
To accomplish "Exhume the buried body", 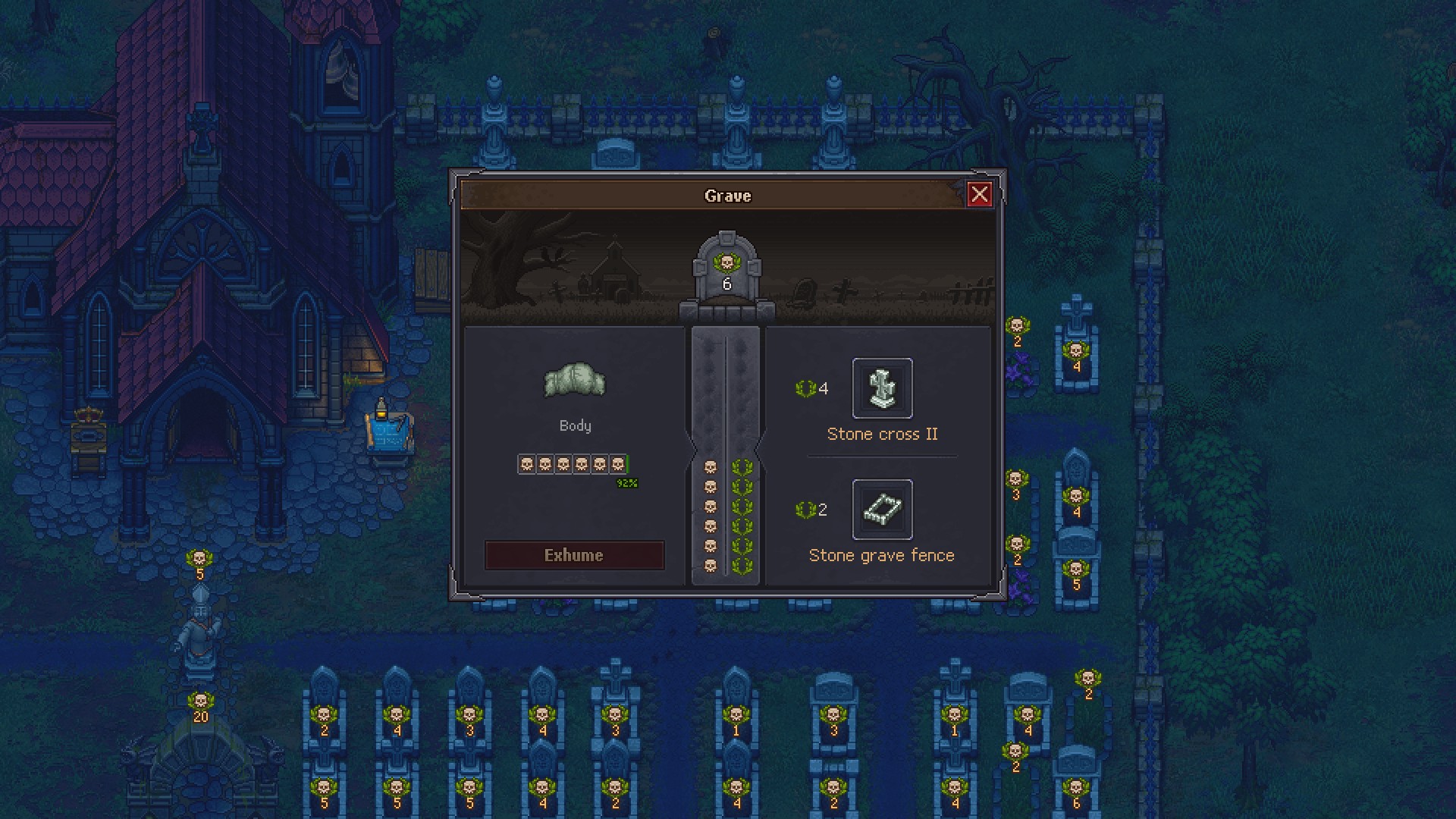I will 574,555.
